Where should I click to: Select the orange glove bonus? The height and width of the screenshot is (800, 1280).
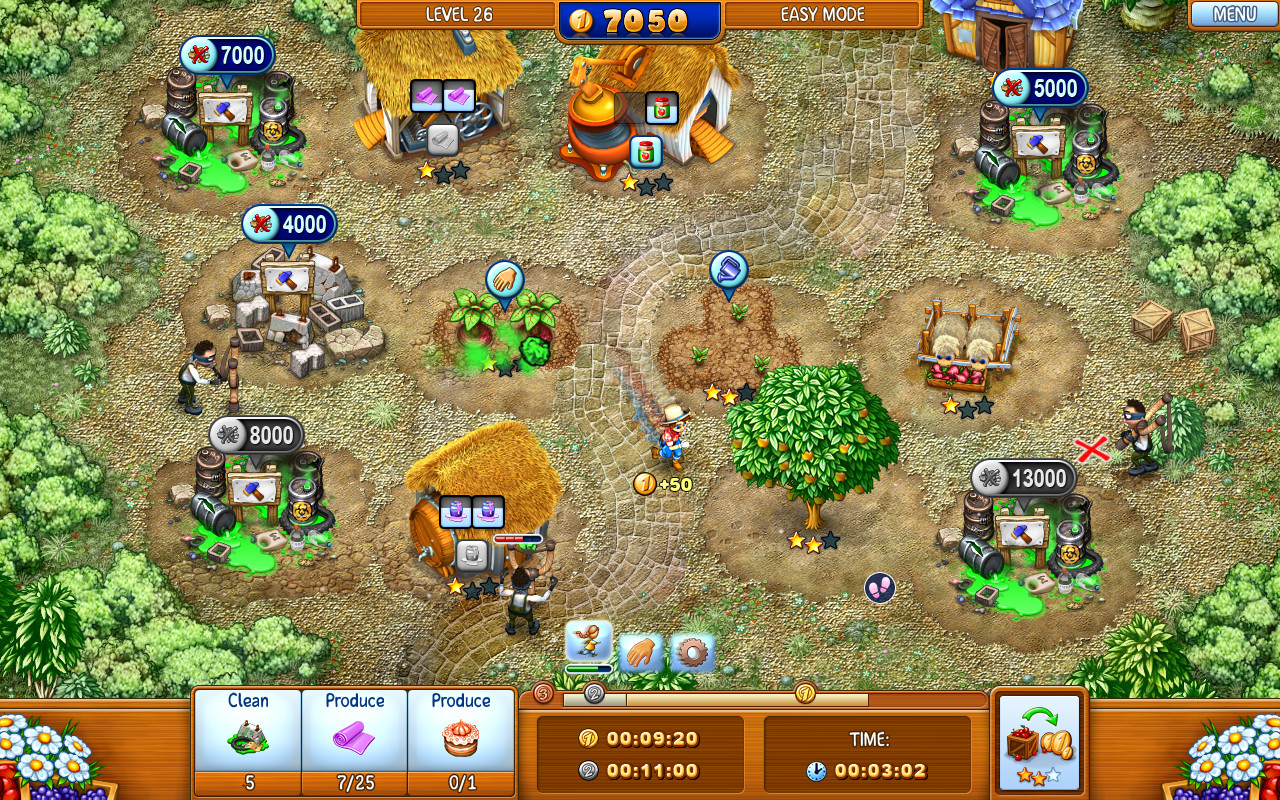640,649
